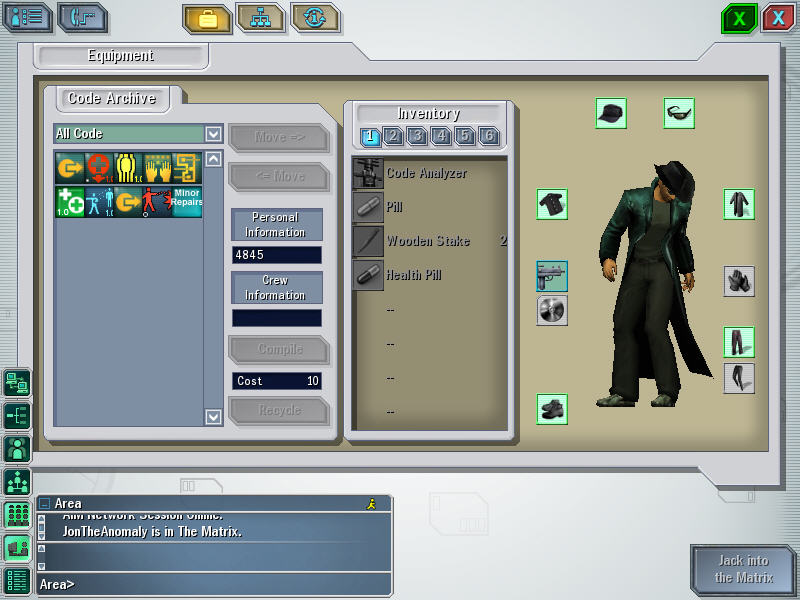This screenshot has height=600, width=800.
Task: Select the equipped pistol weapon slot
Action: (552, 276)
